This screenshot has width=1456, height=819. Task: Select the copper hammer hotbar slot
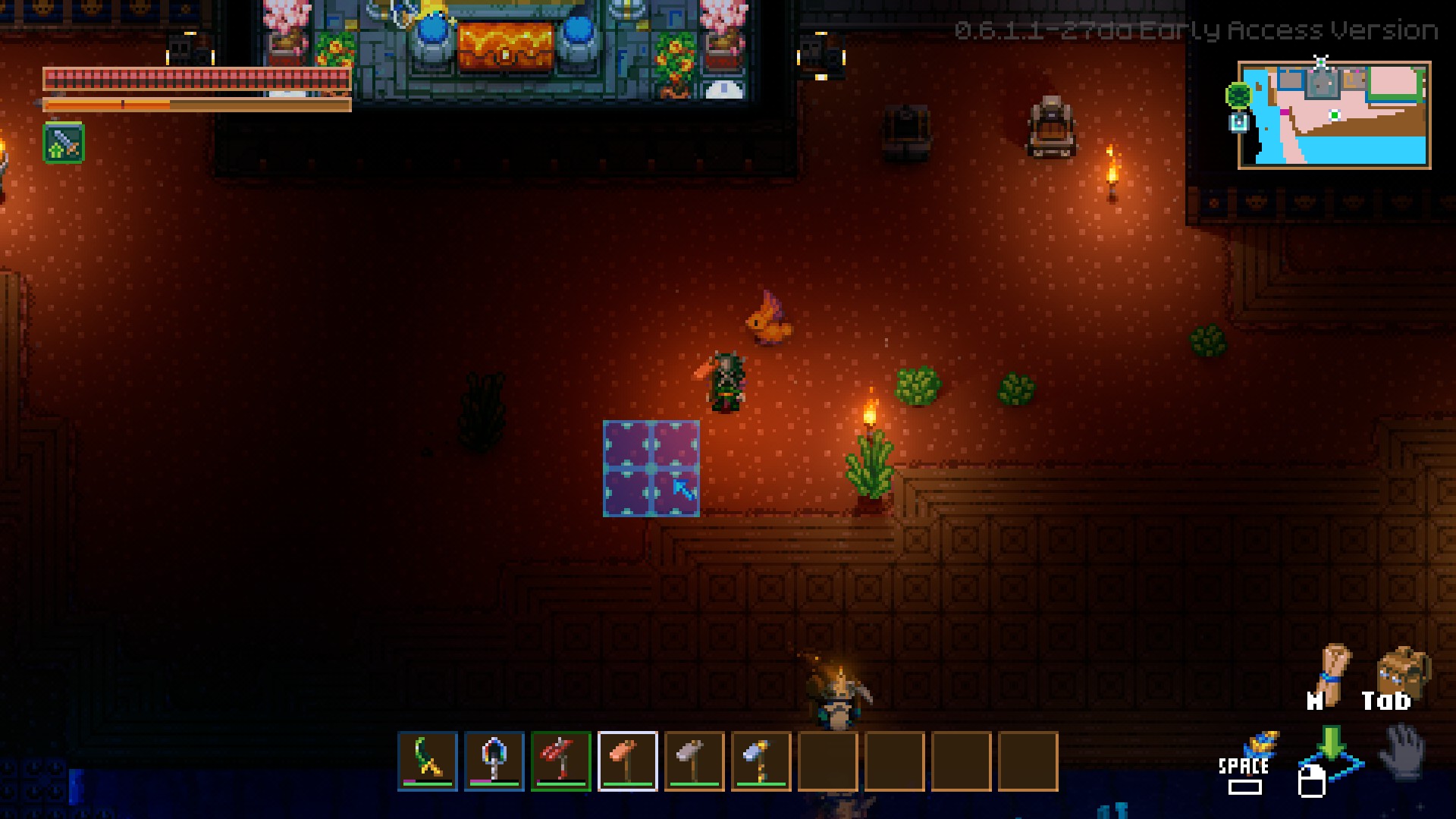coord(628,761)
